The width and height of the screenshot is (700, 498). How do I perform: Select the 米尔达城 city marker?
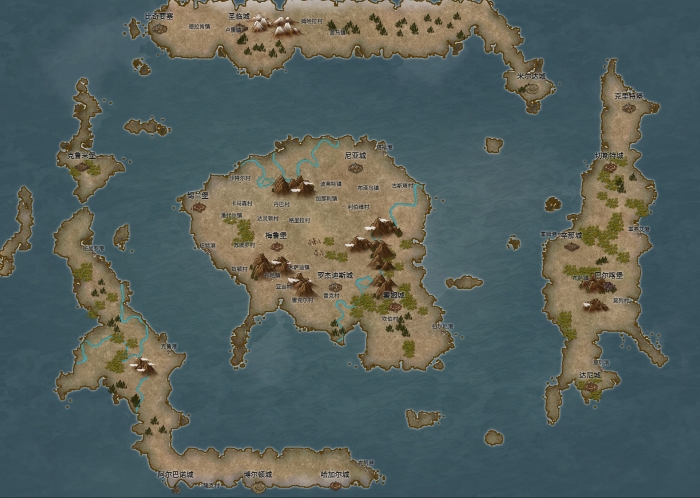(x=533, y=87)
